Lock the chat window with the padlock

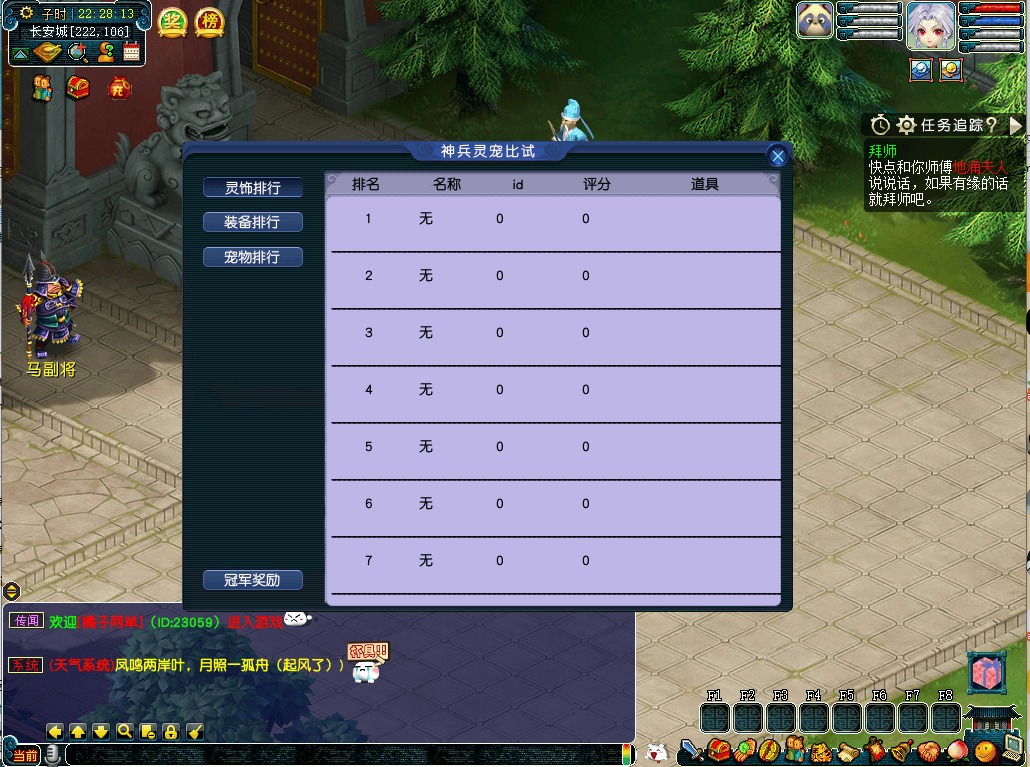(x=171, y=731)
